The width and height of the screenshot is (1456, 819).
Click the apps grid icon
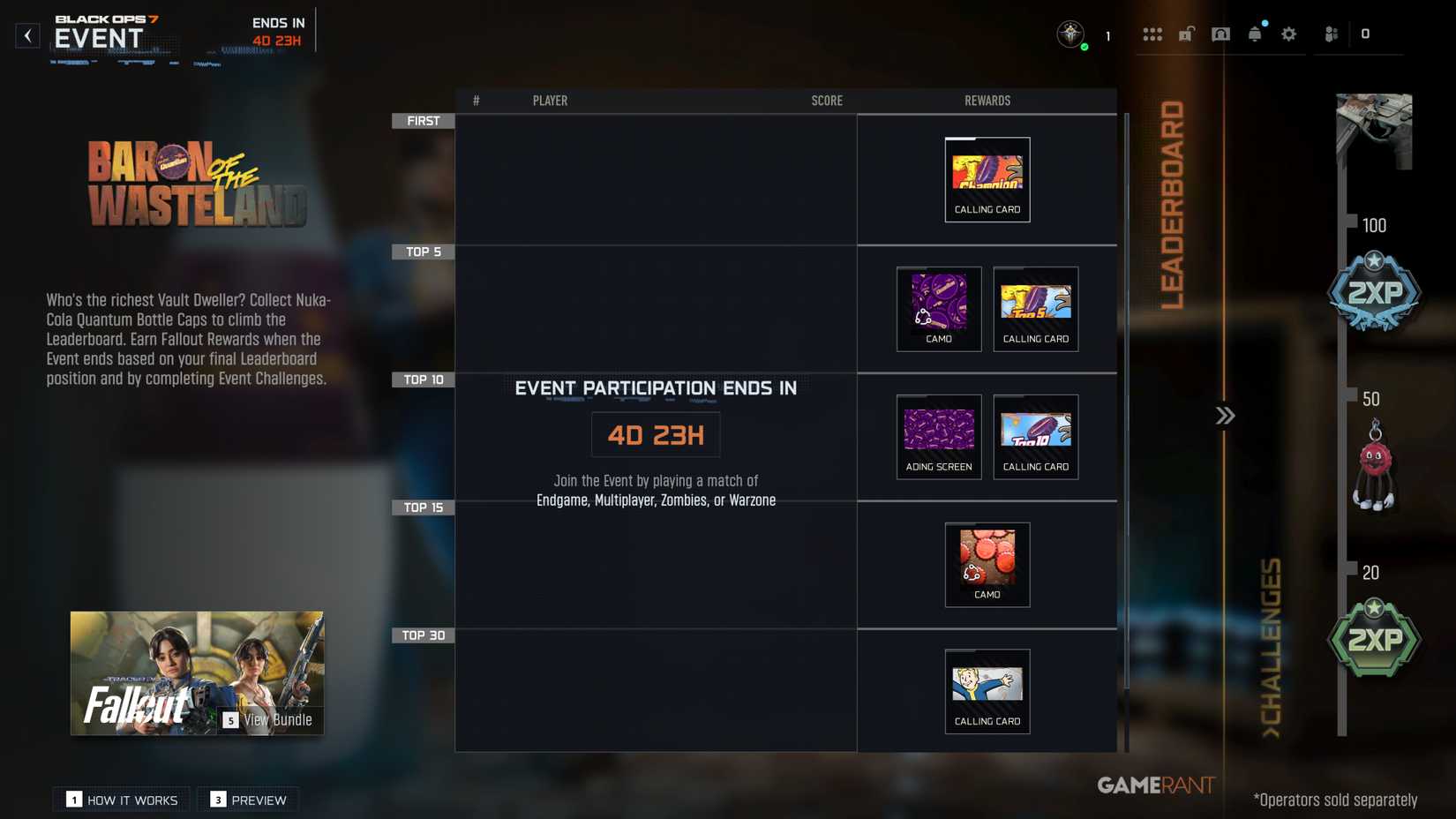[1152, 34]
